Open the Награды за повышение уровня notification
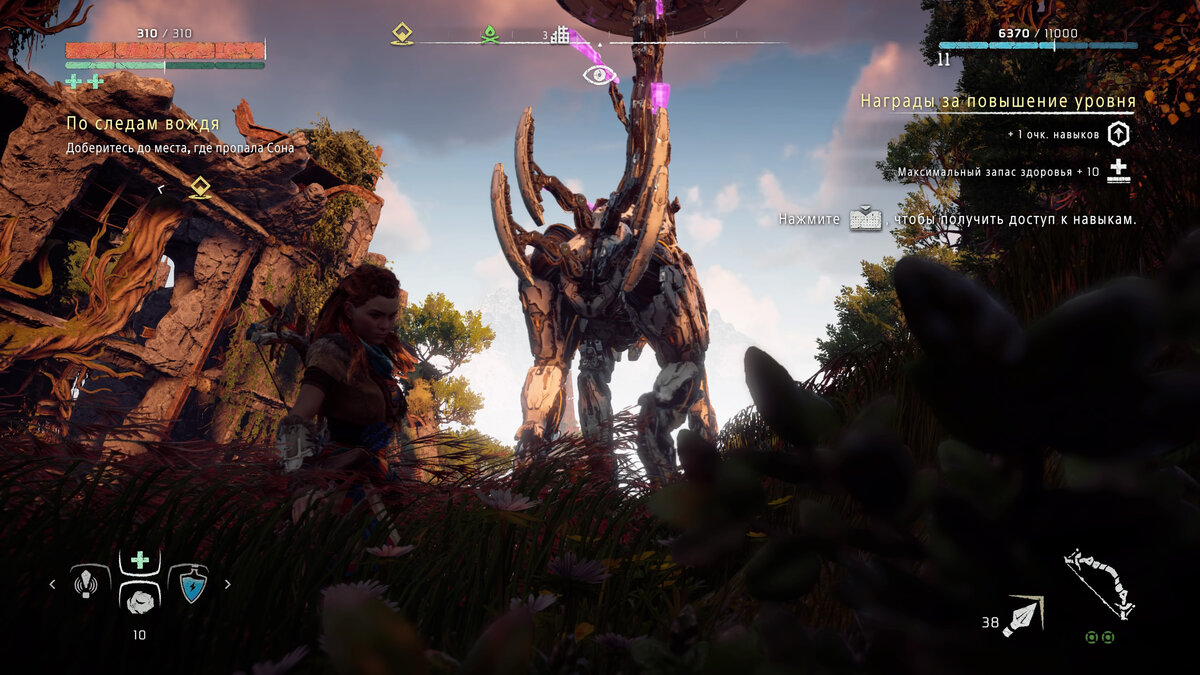1200x675 pixels. point(997,101)
